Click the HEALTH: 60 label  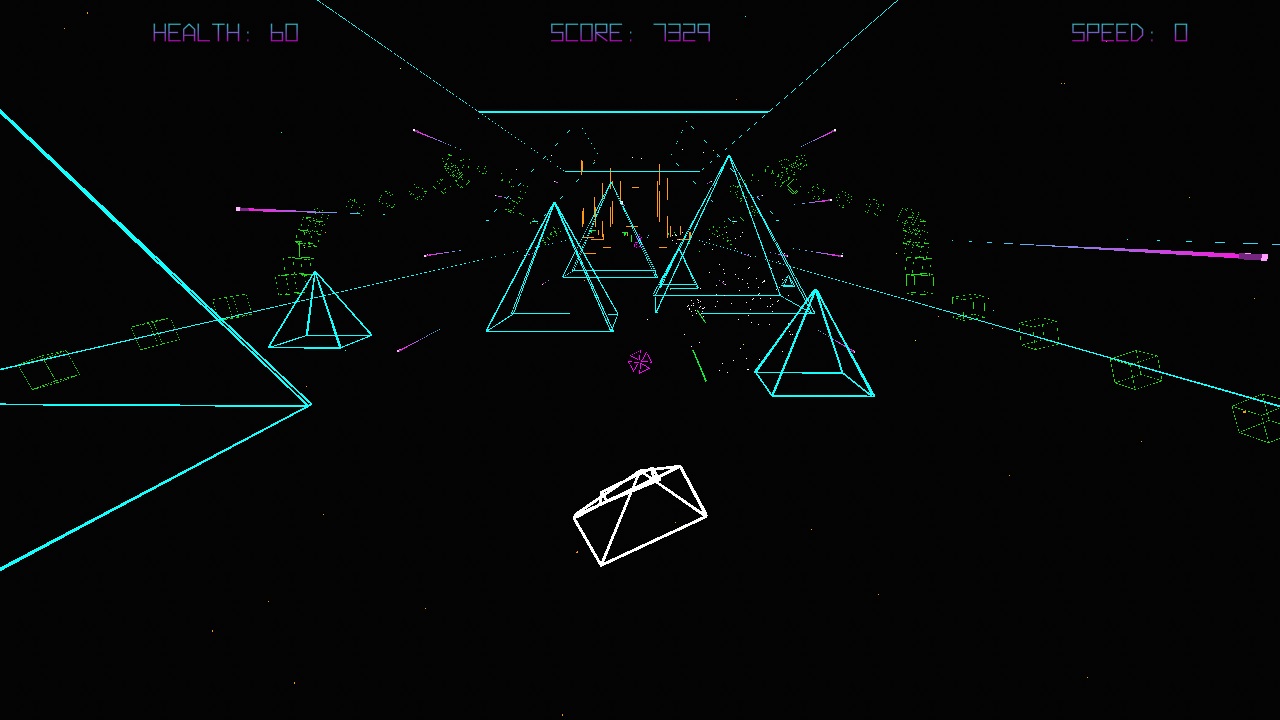pyautogui.click(x=225, y=33)
